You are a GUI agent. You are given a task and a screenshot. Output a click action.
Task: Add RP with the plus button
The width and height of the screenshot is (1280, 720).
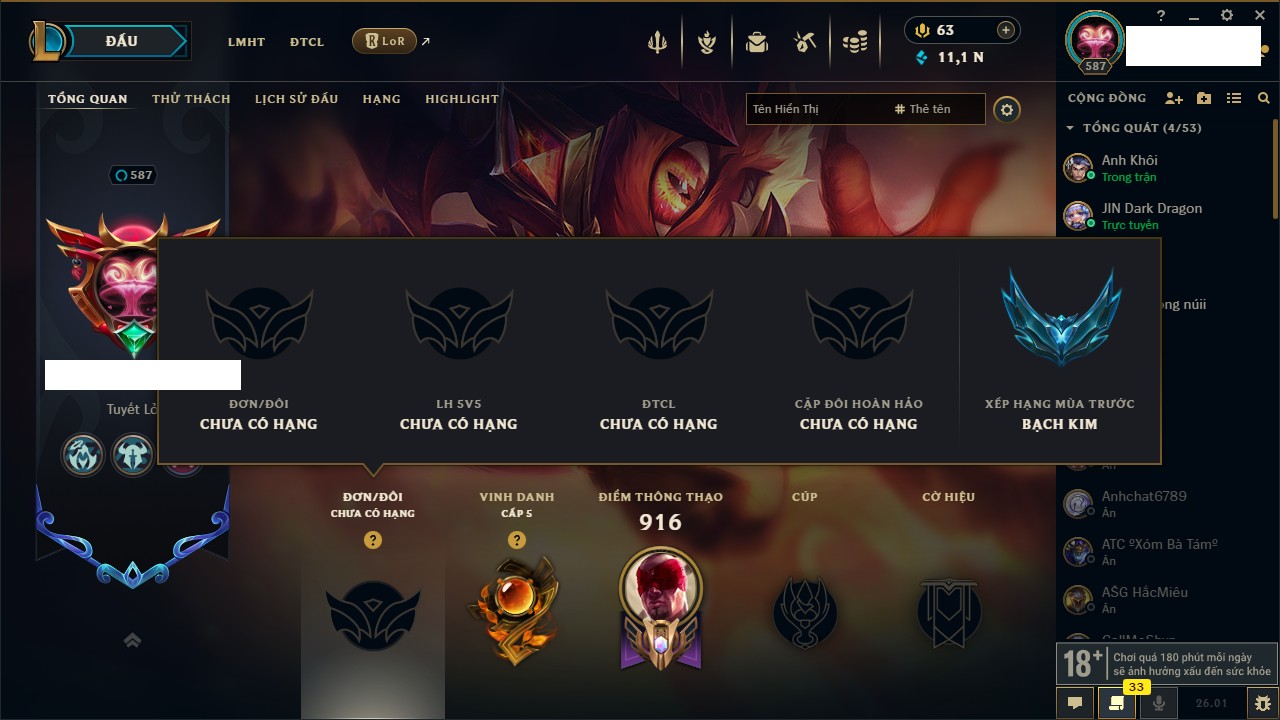tap(1006, 30)
